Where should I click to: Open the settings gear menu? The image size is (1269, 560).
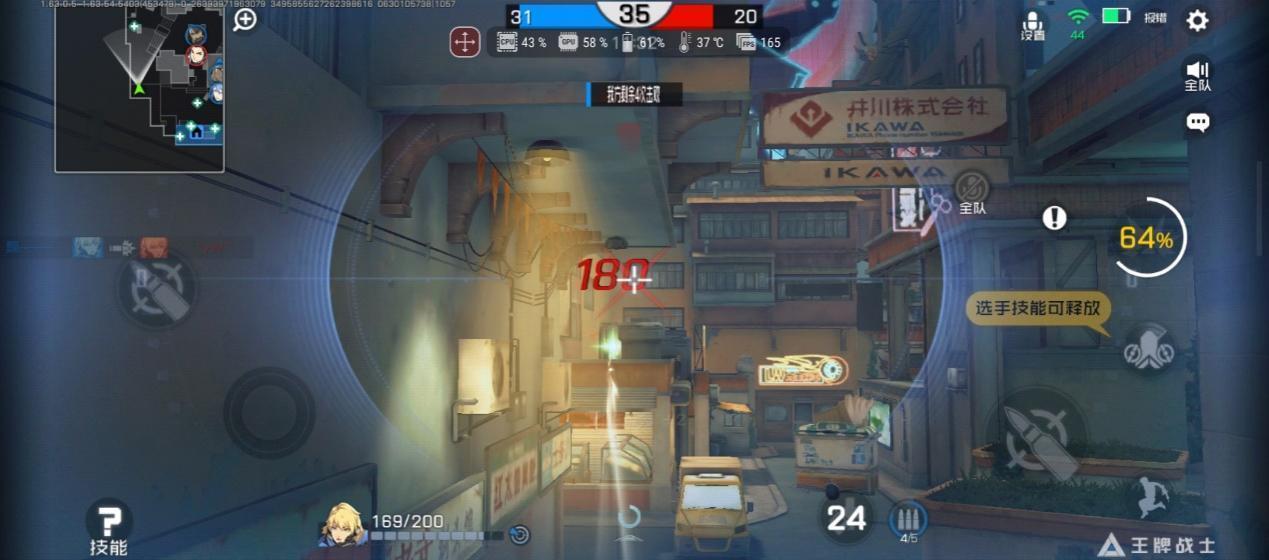[1197, 20]
